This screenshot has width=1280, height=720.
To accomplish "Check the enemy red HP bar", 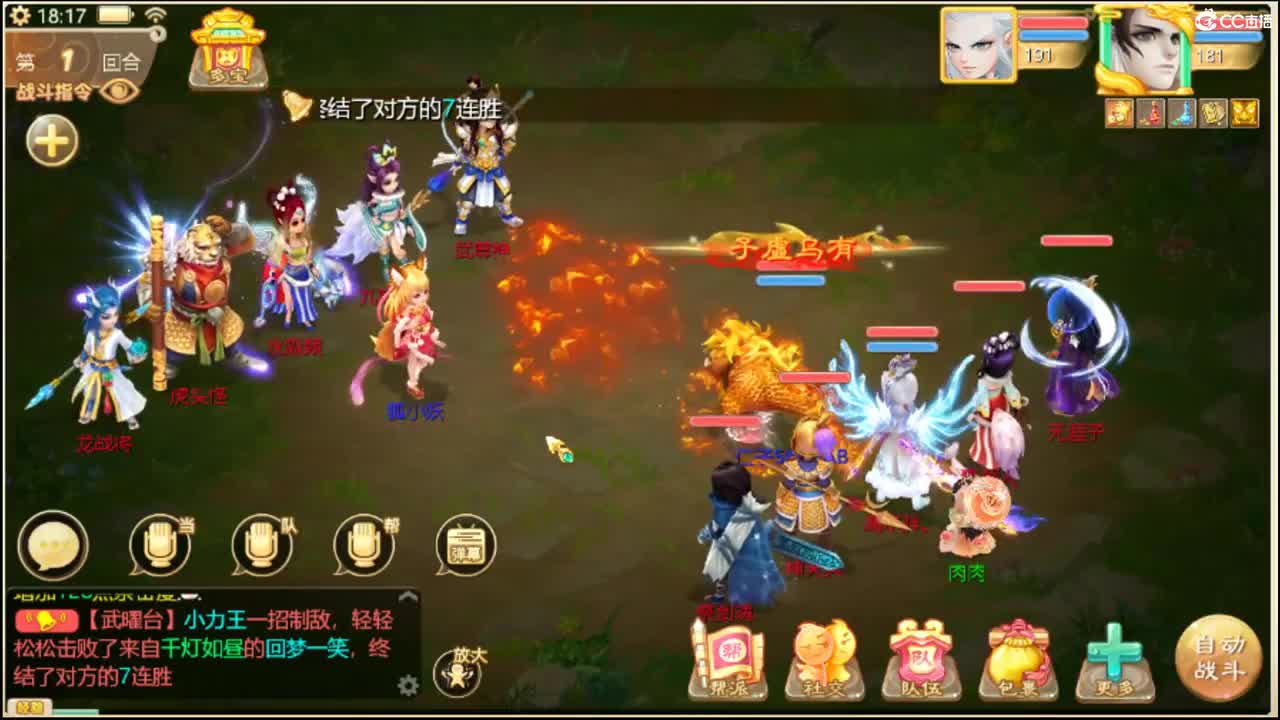I will (x=1076, y=240).
